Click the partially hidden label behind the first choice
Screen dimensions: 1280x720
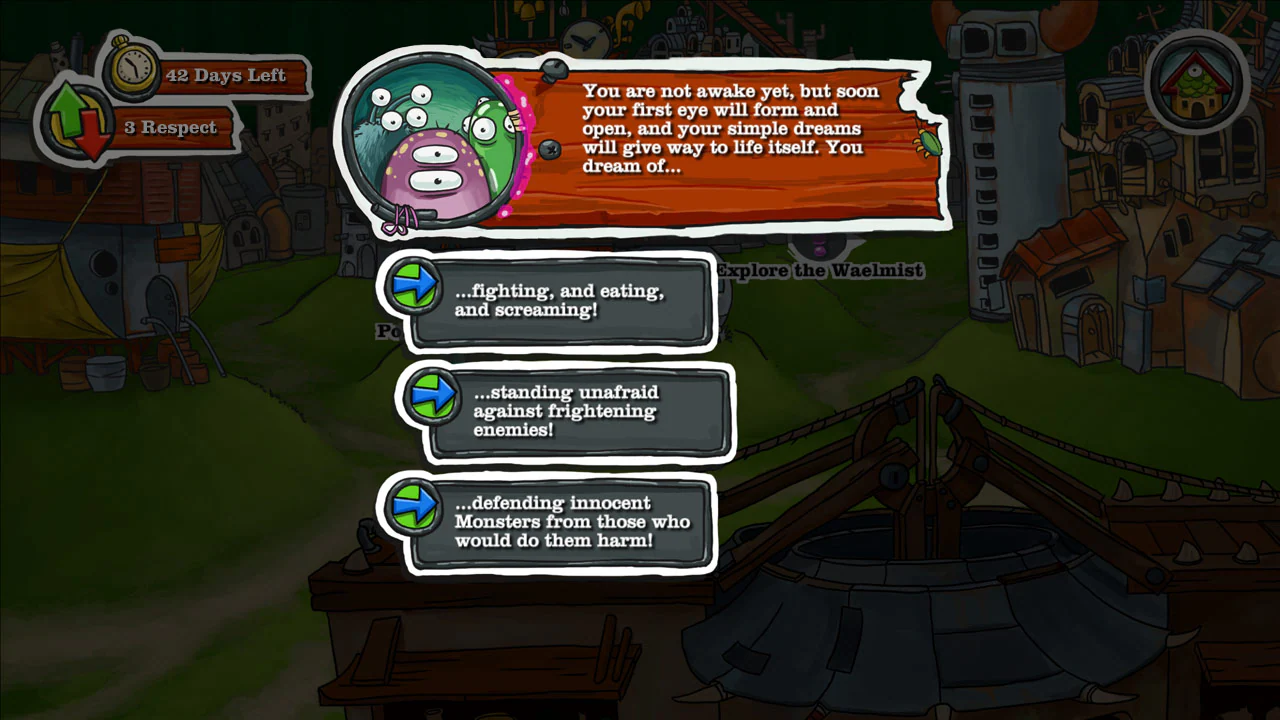point(390,332)
